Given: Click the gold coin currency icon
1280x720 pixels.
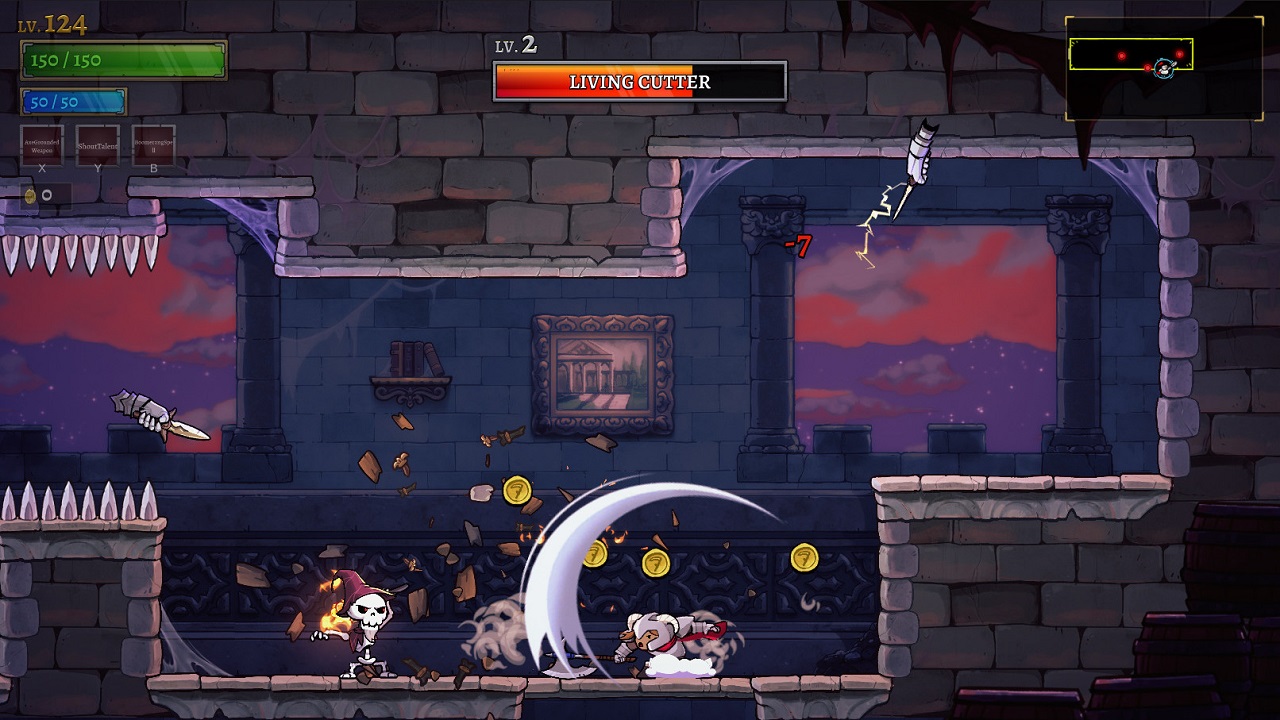Looking at the screenshot, I should click(30, 195).
